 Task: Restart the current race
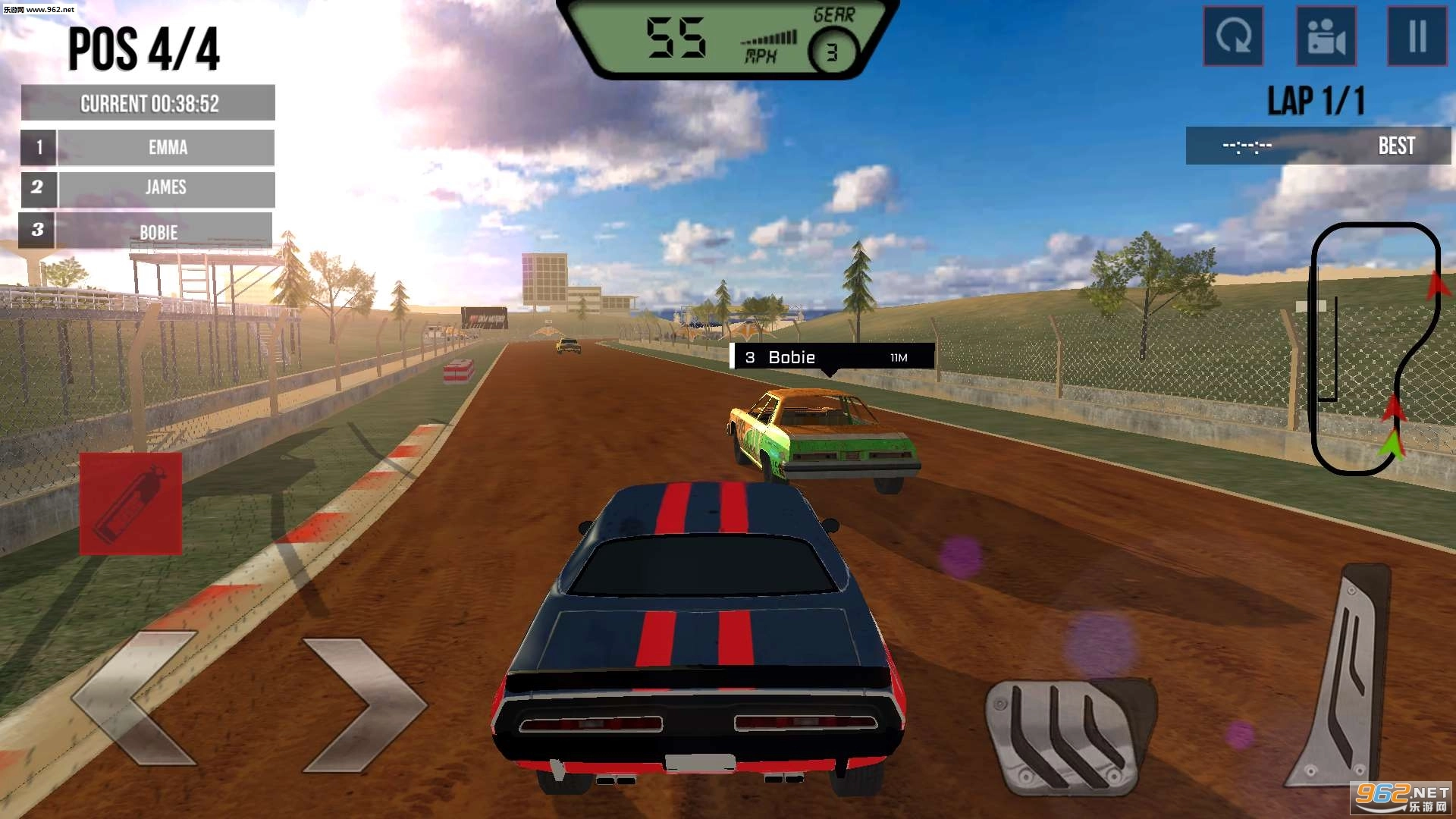coord(1234,37)
